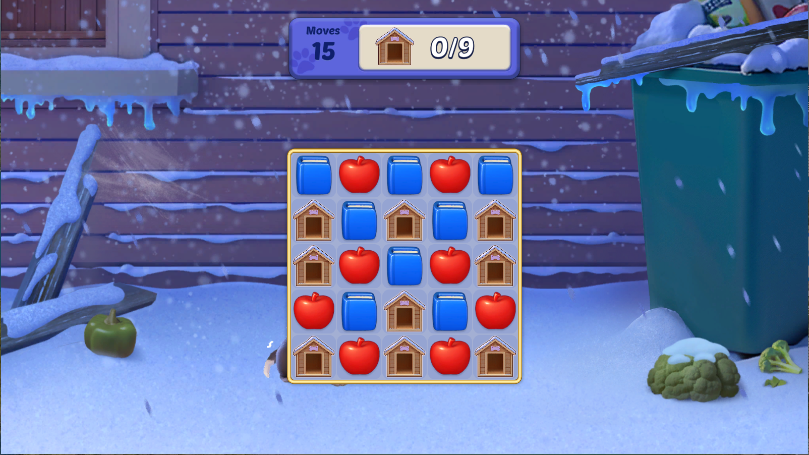Select the doghouse directly below the center book

coord(405,311)
